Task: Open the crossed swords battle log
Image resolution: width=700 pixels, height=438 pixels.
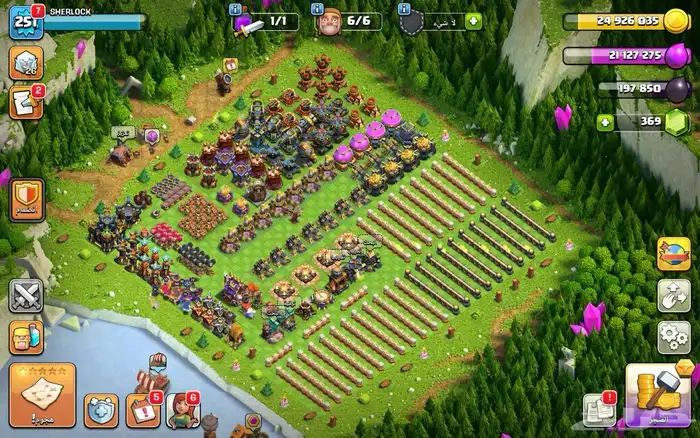Action: coord(25,296)
